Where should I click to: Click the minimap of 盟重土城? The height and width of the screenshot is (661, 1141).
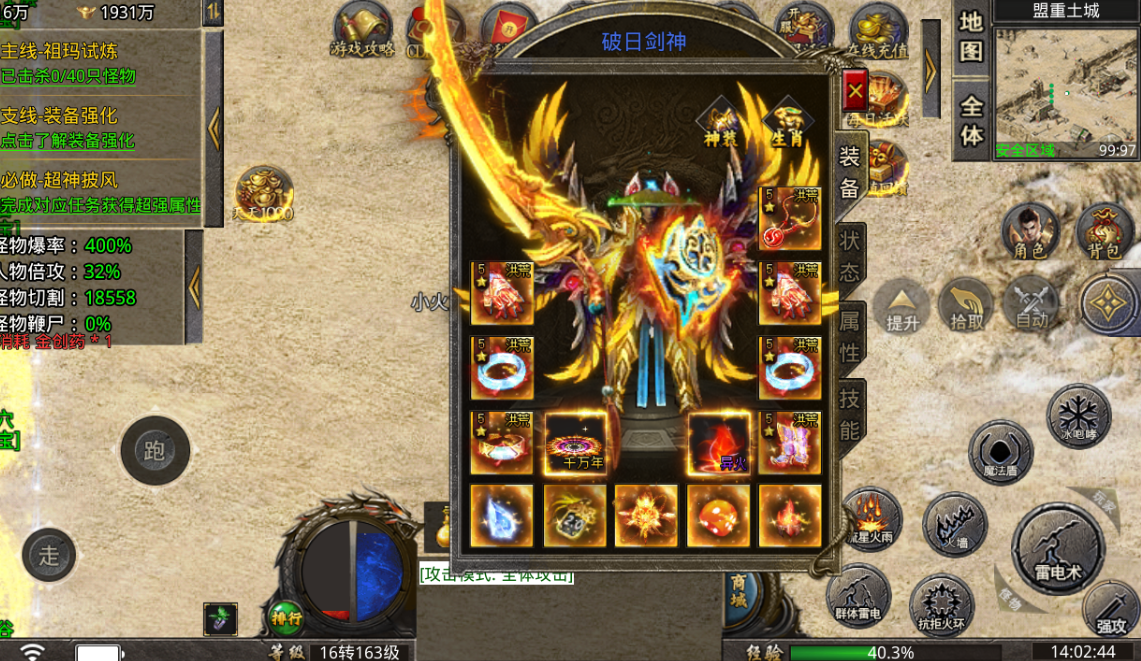coord(1066,89)
